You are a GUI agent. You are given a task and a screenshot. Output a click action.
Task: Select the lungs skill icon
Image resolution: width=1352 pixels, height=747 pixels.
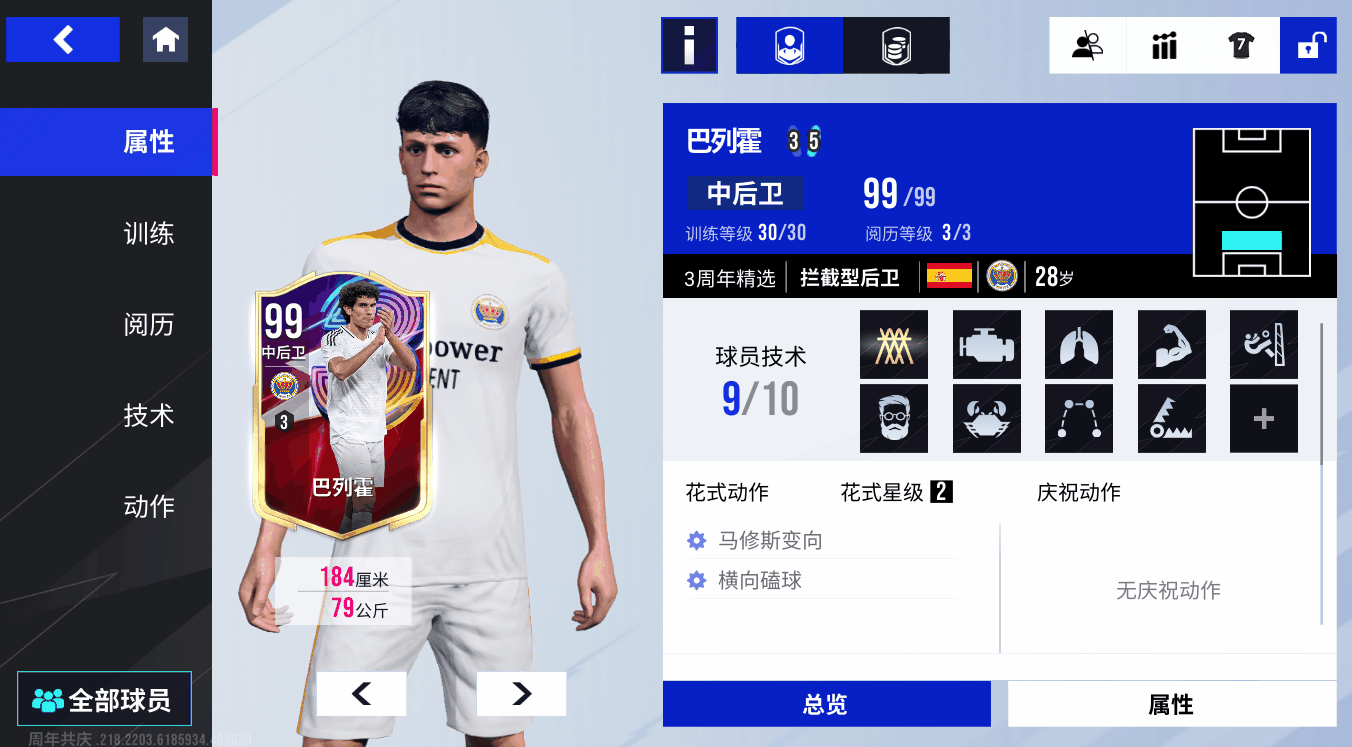[1079, 344]
